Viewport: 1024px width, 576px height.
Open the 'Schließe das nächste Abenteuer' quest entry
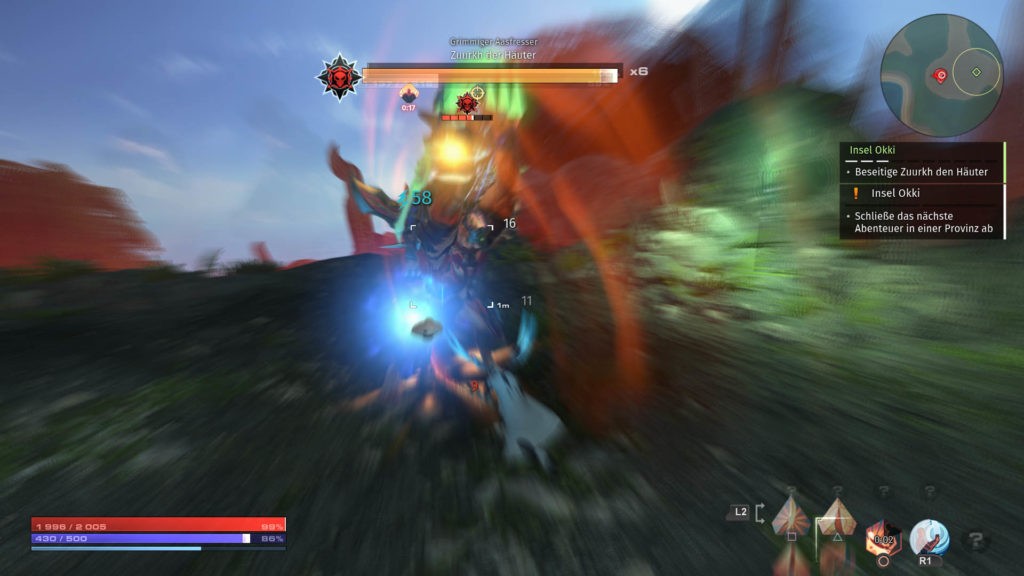[923, 222]
